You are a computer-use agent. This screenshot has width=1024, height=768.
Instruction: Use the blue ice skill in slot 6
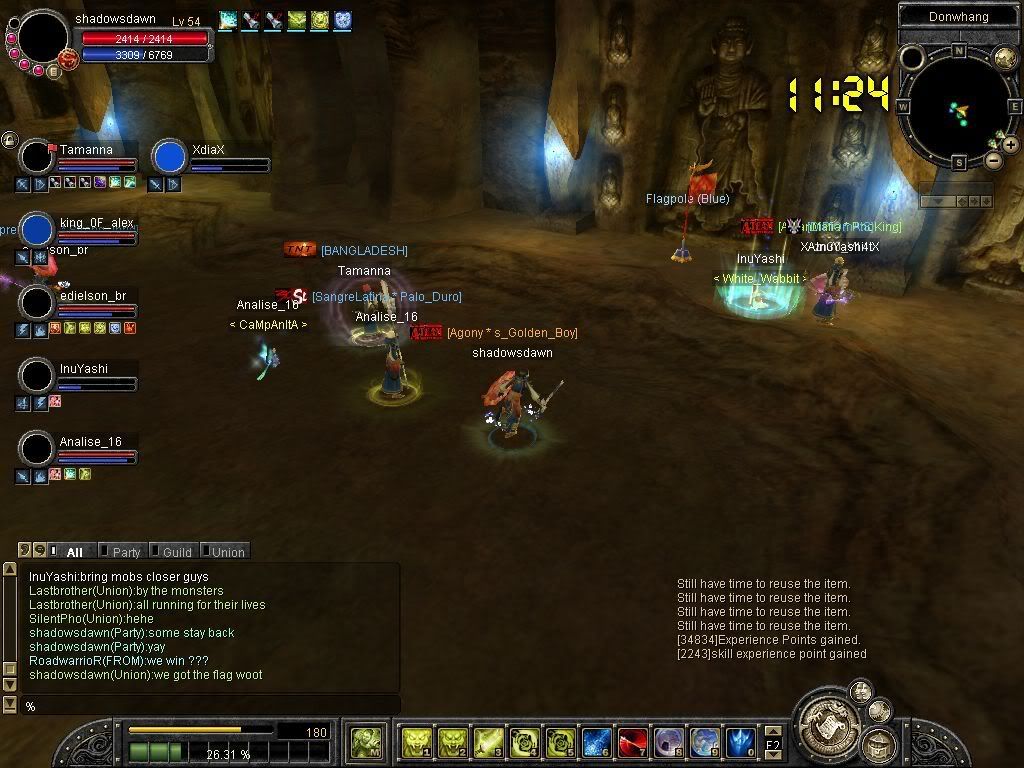click(x=596, y=742)
